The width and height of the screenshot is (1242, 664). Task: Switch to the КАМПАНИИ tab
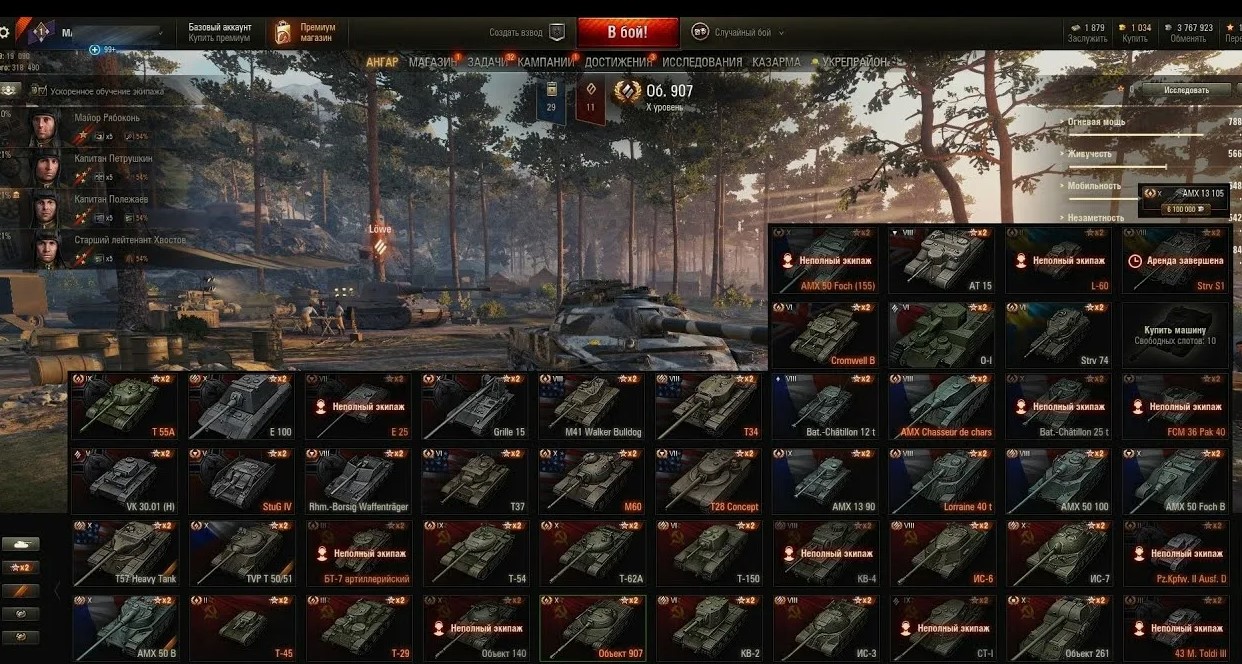point(546,62)
